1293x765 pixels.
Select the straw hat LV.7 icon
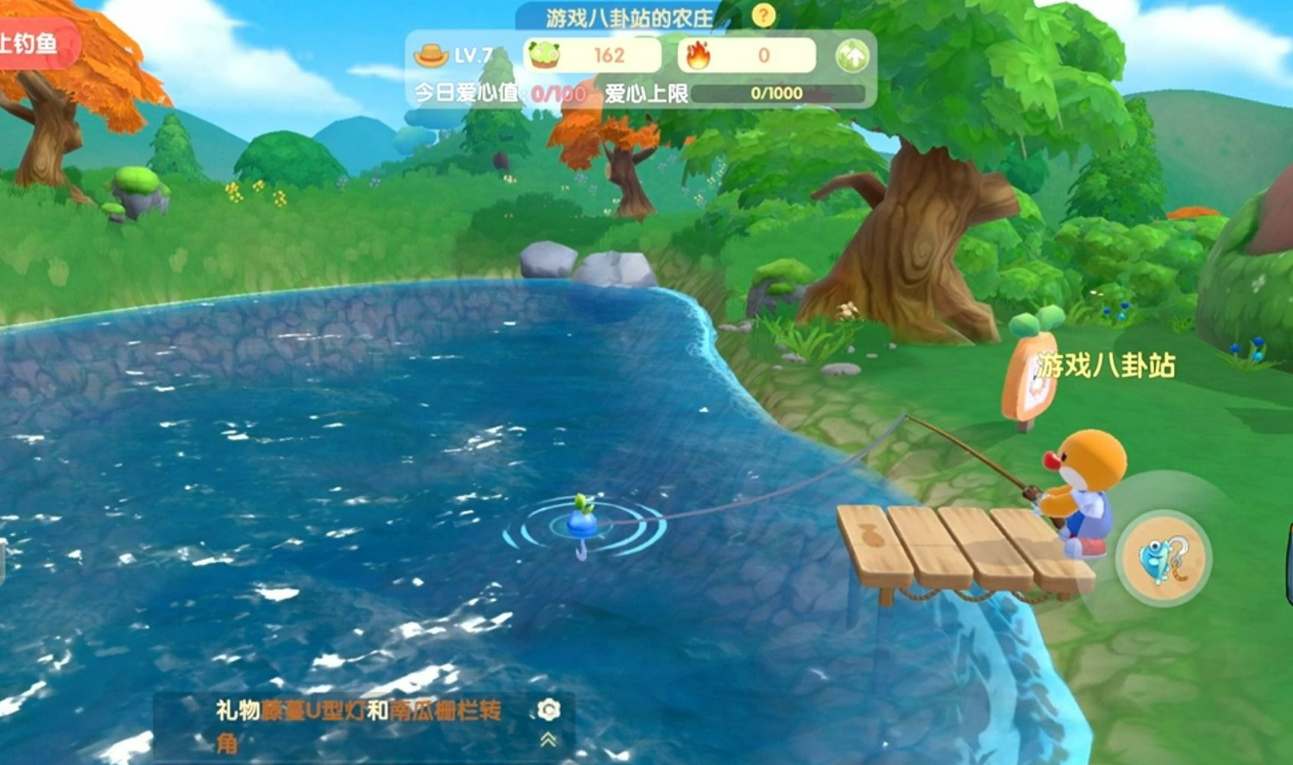point(432,56)
